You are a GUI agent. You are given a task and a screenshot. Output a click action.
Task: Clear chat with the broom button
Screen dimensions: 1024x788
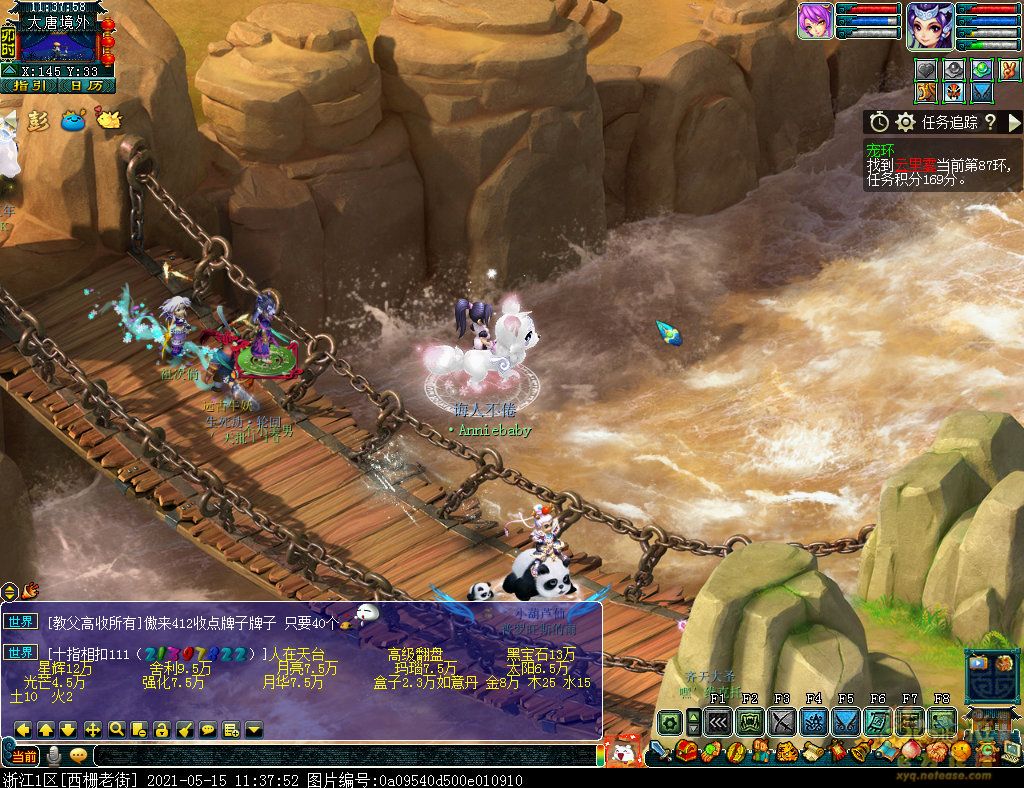tap(185, 729)
